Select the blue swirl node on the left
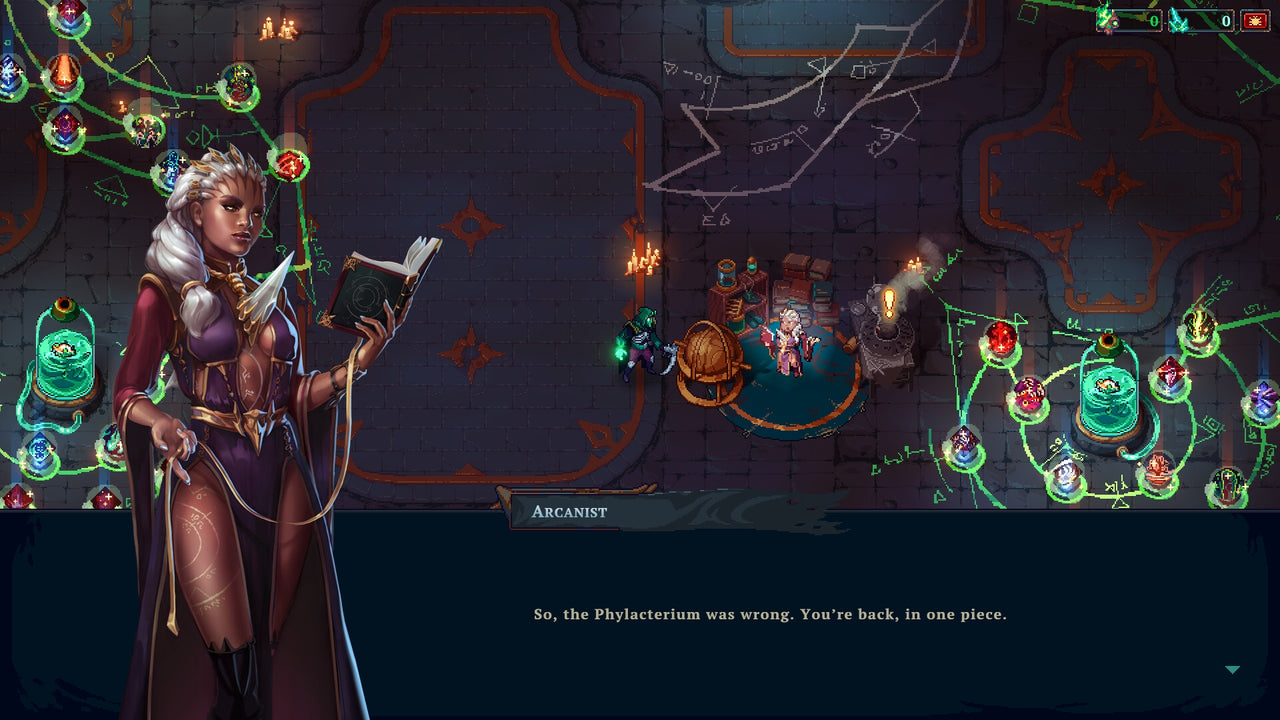This screenshot has width=1280, height=720. 38,450
